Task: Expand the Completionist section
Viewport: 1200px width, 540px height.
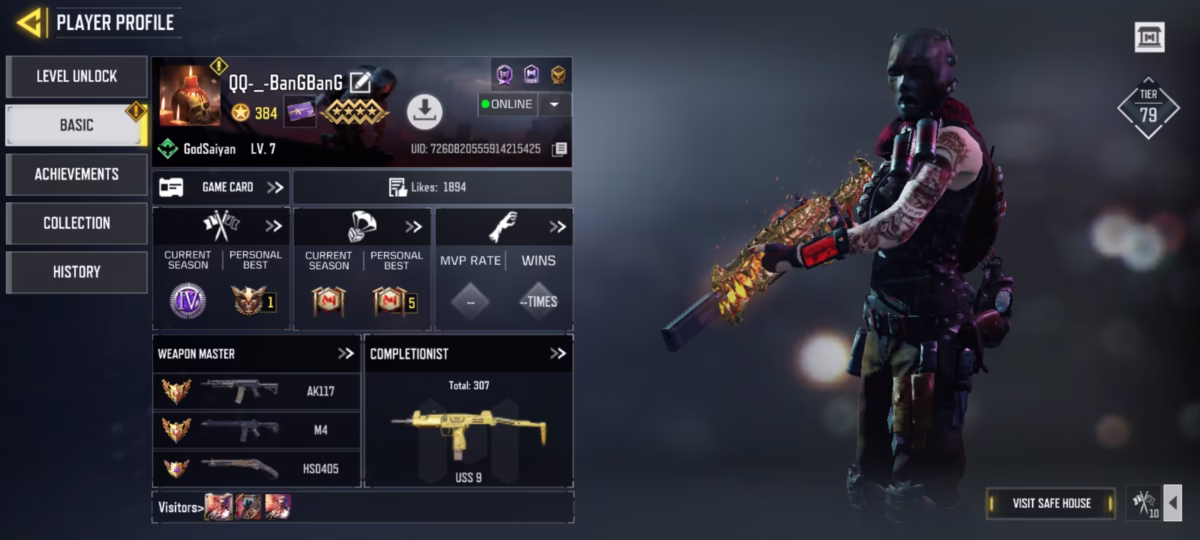Action: pos(558,353)
